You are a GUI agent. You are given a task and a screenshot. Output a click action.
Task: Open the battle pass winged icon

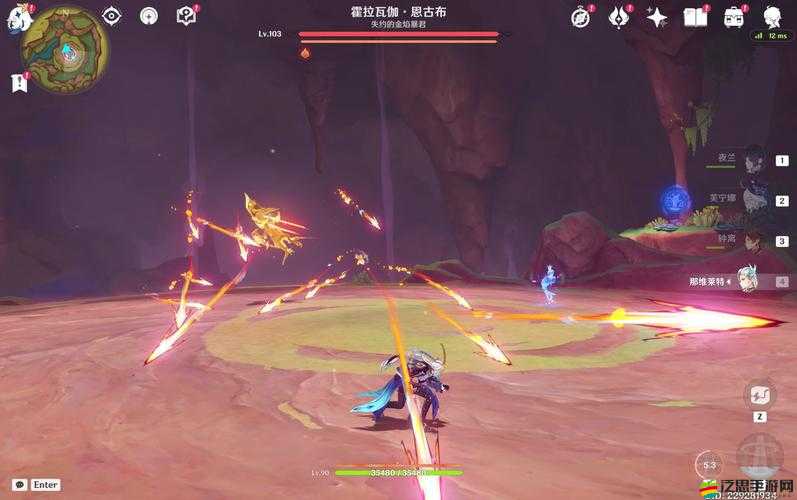[x=619, y=16]
